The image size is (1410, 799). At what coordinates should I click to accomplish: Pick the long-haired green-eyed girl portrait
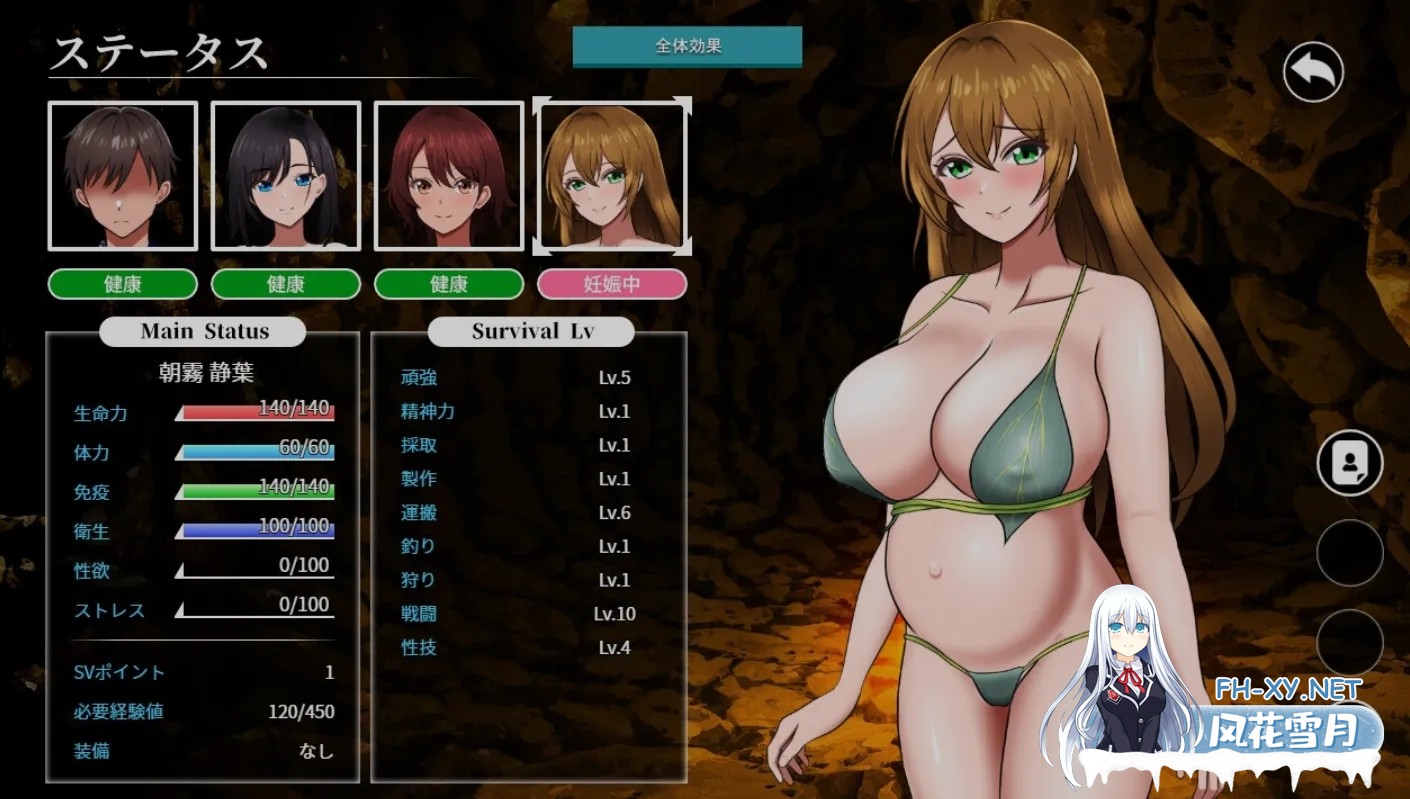click(x=612, y=176)
